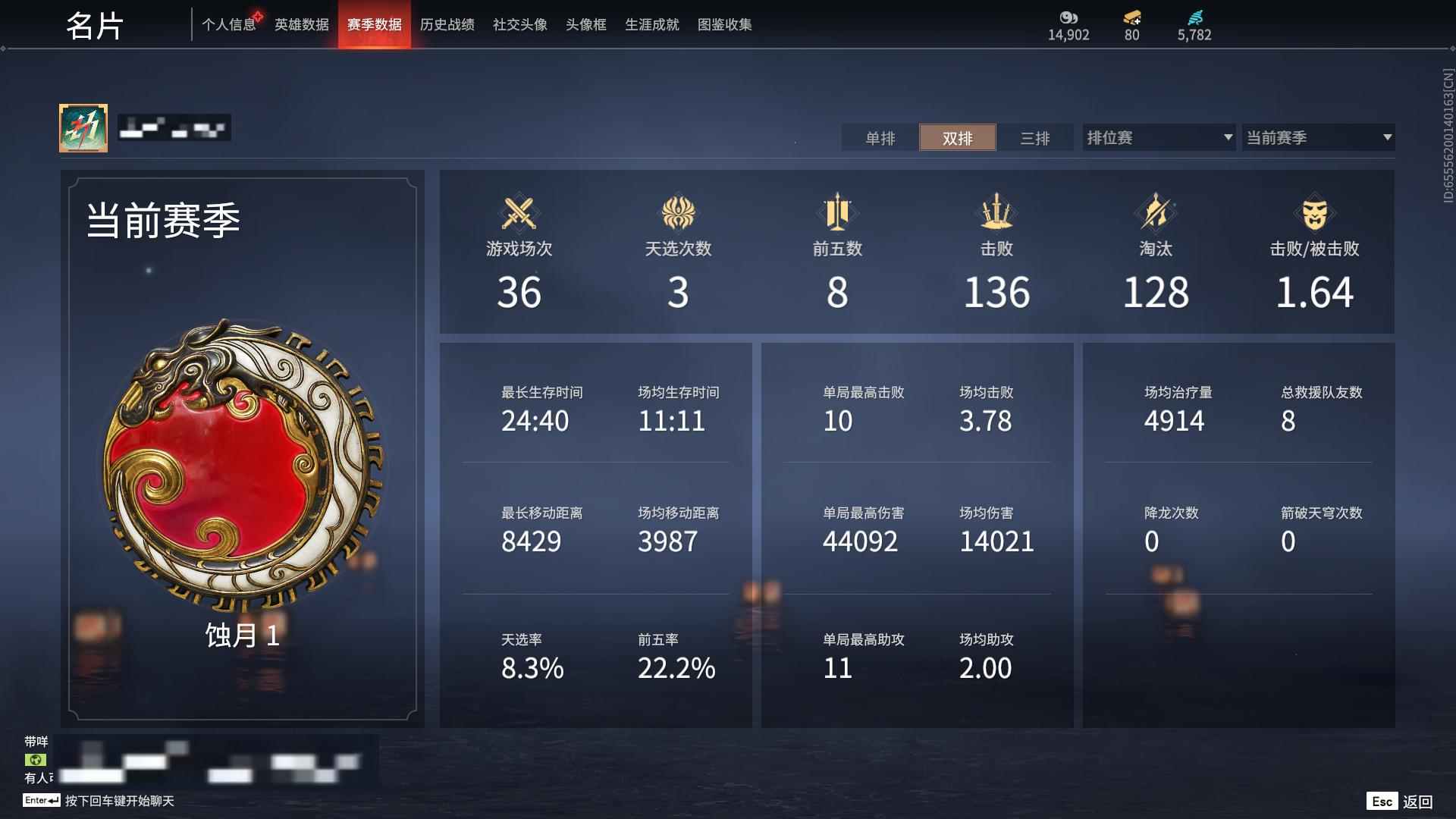Switch to the 三排 trio mode option
Image resolution: width=1456 pixels, height=819 pixels.
coord(1036,138)
